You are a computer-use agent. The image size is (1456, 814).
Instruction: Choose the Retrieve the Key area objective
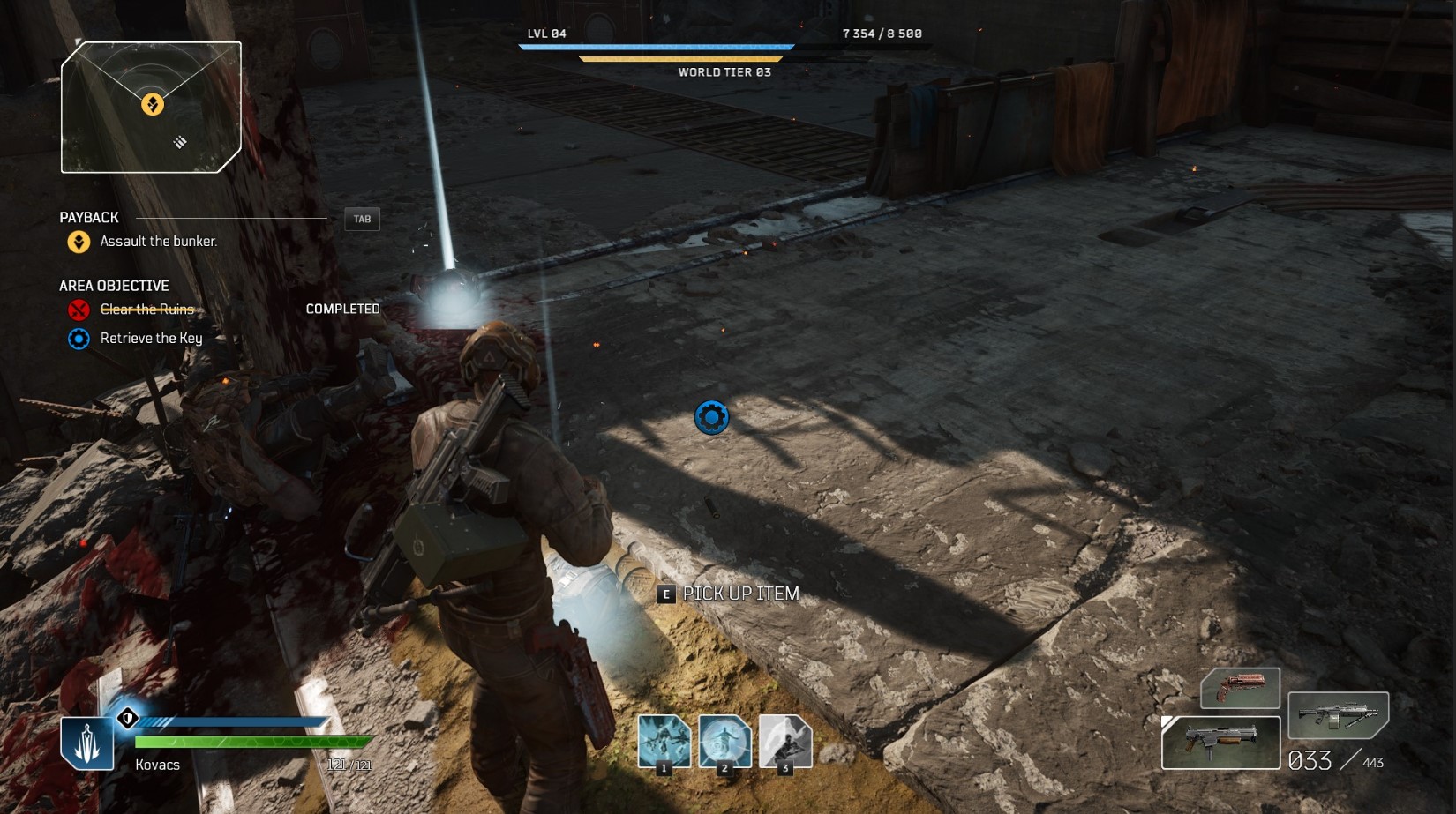click(151, 339)
